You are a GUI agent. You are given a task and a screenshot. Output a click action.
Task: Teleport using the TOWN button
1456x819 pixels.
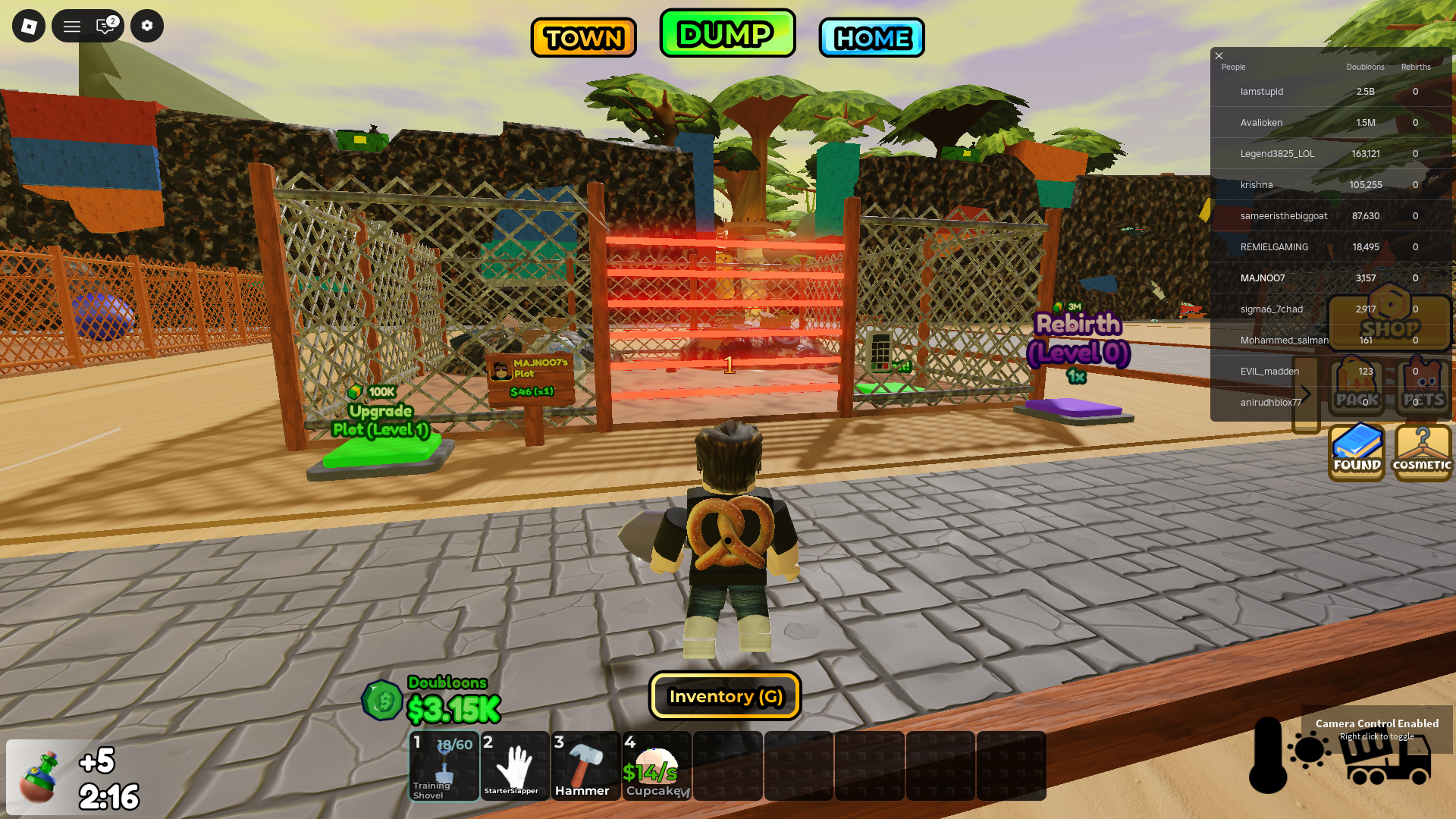tap(583, 37)
